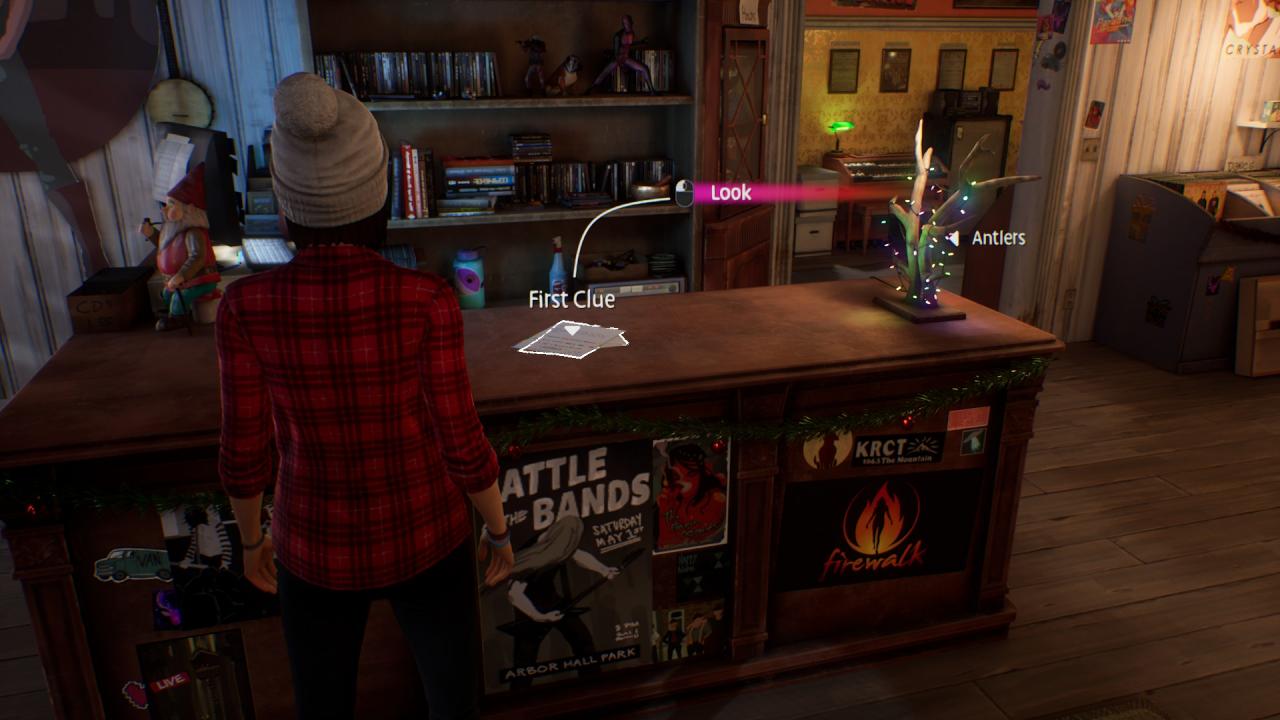The width and height of the screenshot is (1280, 720).
Task: Select the First Clue interaction label
Action: (571, 299)
